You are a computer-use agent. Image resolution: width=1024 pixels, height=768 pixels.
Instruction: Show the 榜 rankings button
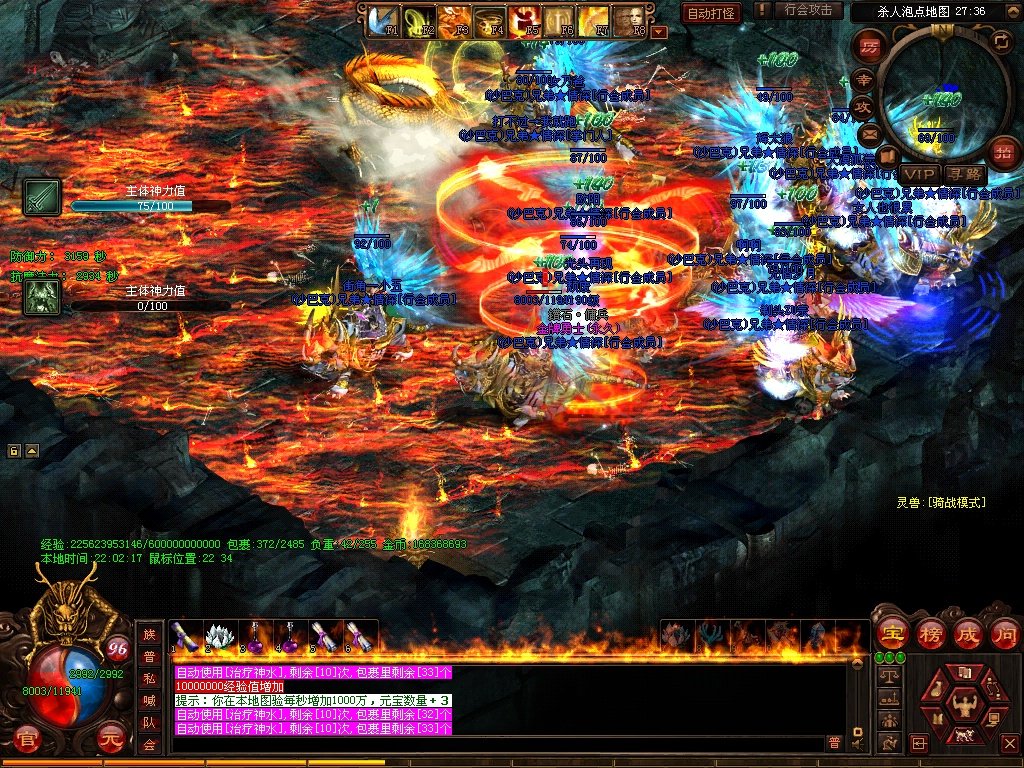(931, 634)
